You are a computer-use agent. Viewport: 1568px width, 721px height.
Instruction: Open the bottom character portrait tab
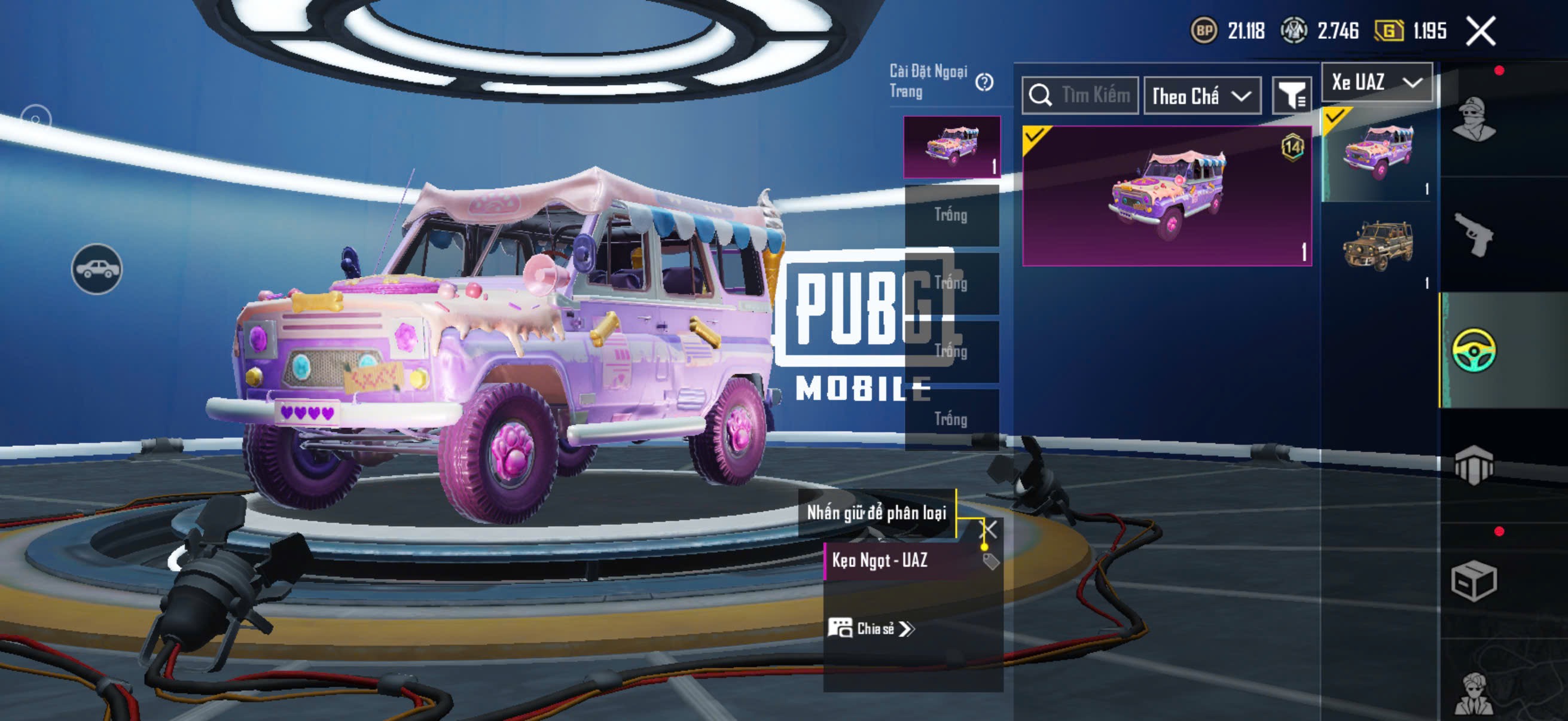coord(1474,693)
